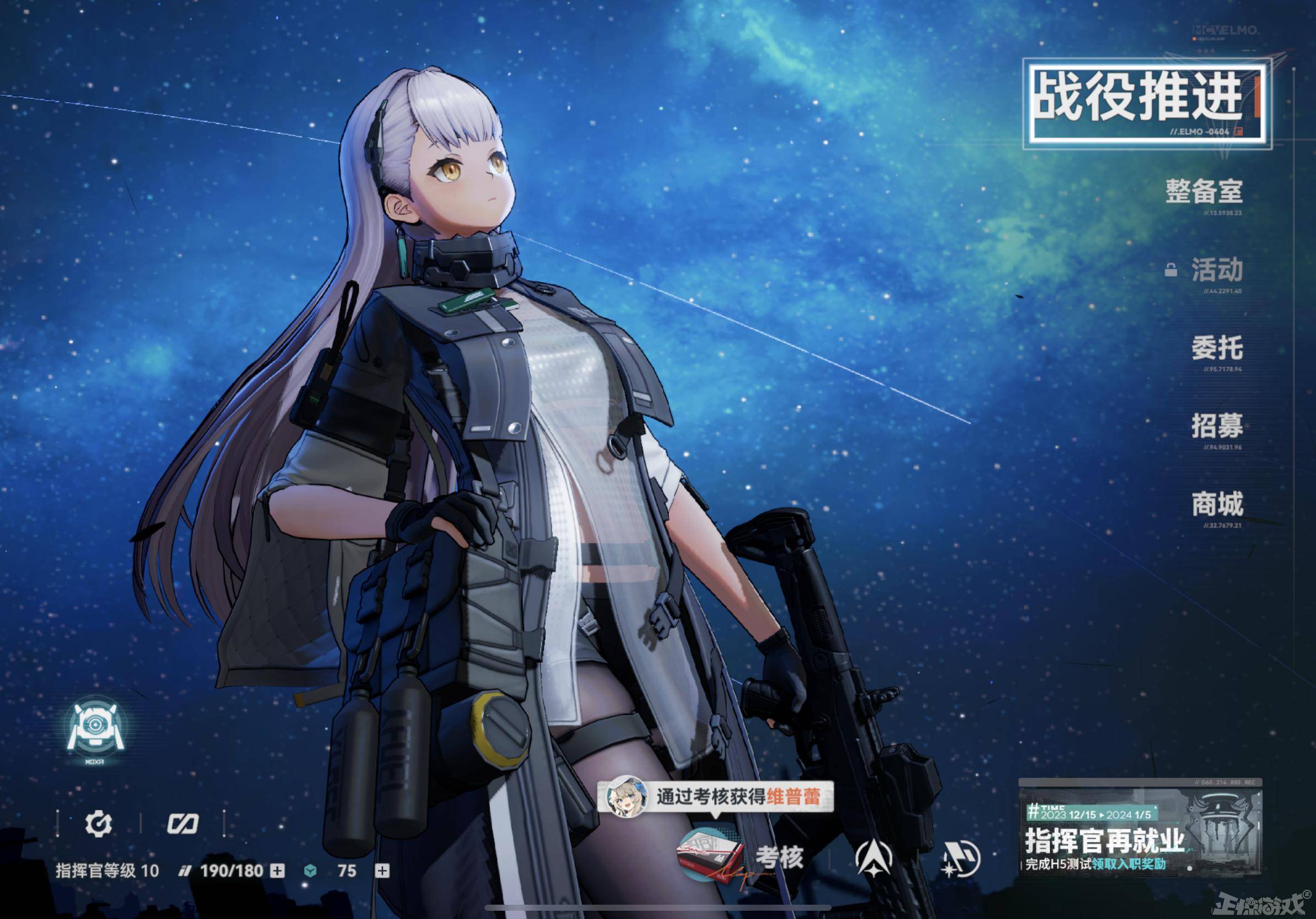Click the 通过考核获得维普蕾 notification bubble
The image size is (1316, 919).
pyautogui.click(x=715, y=797)
